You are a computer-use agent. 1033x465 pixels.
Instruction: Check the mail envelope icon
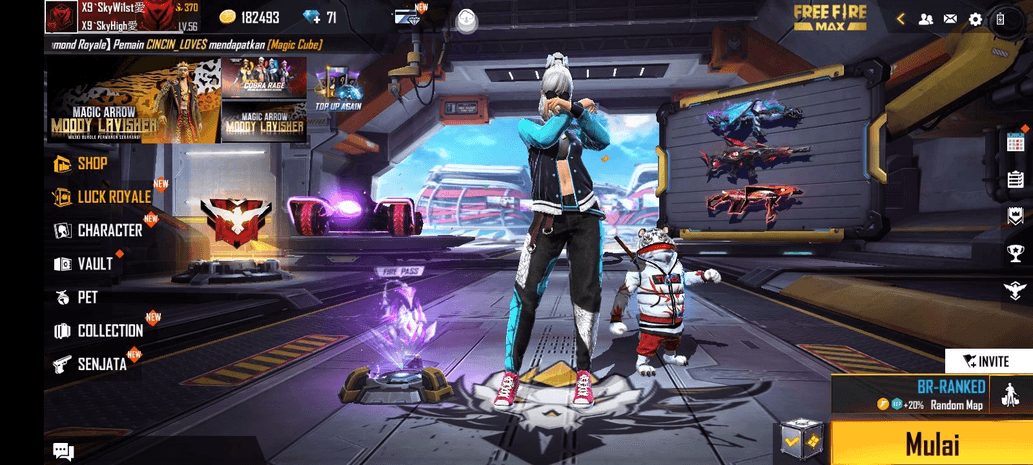[950, 19]
